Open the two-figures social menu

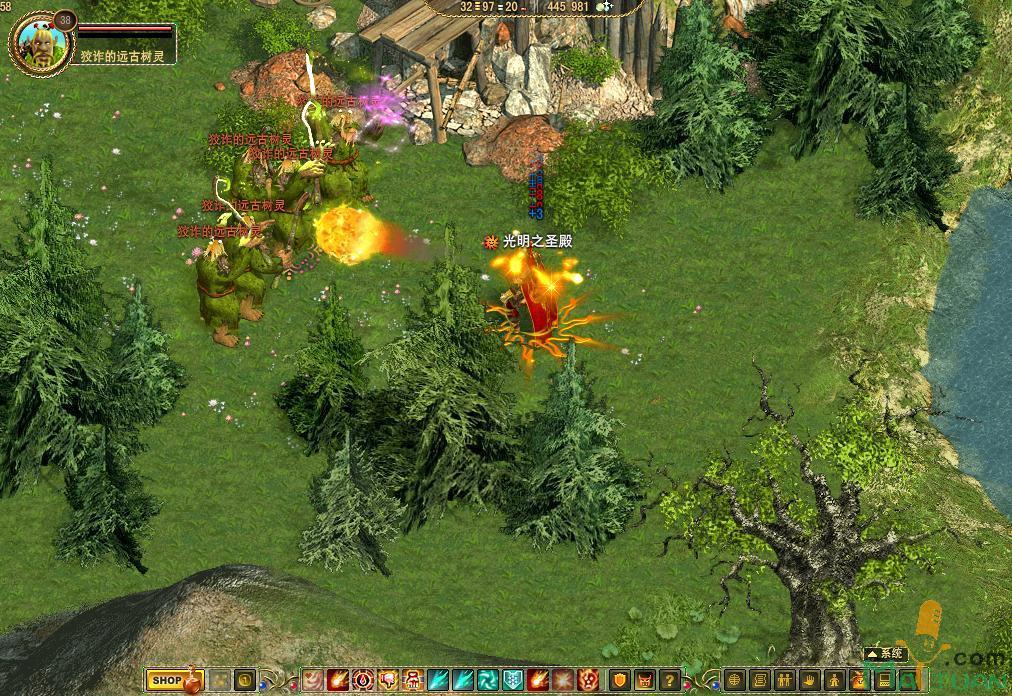(x=784, y=680)
